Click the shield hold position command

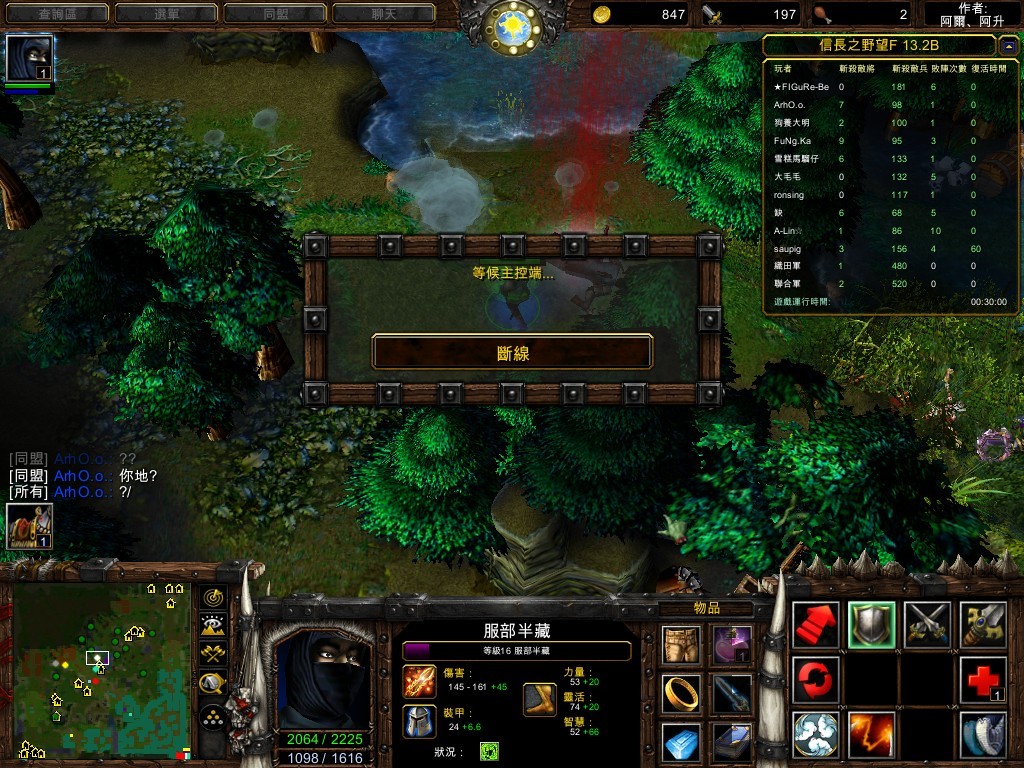tap(871, 624)
